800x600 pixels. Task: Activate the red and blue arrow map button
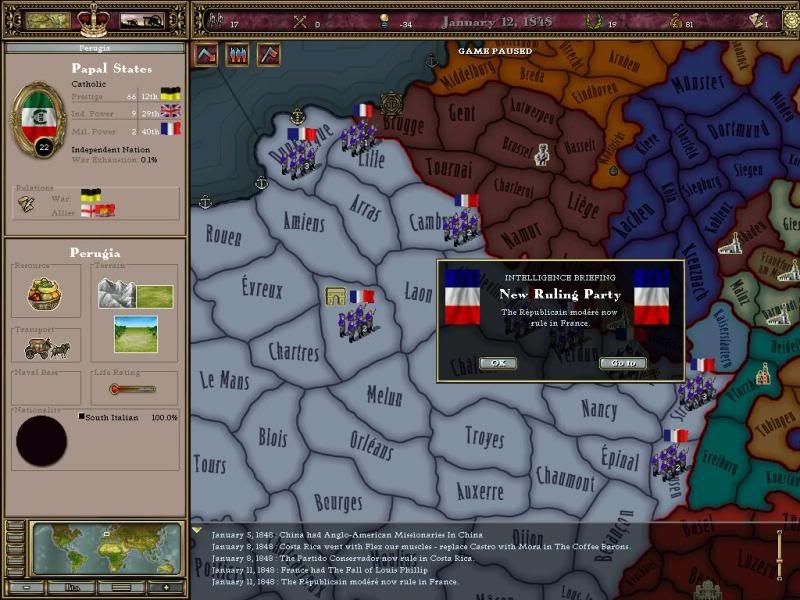pyautogui.click(x=207, y=54)
